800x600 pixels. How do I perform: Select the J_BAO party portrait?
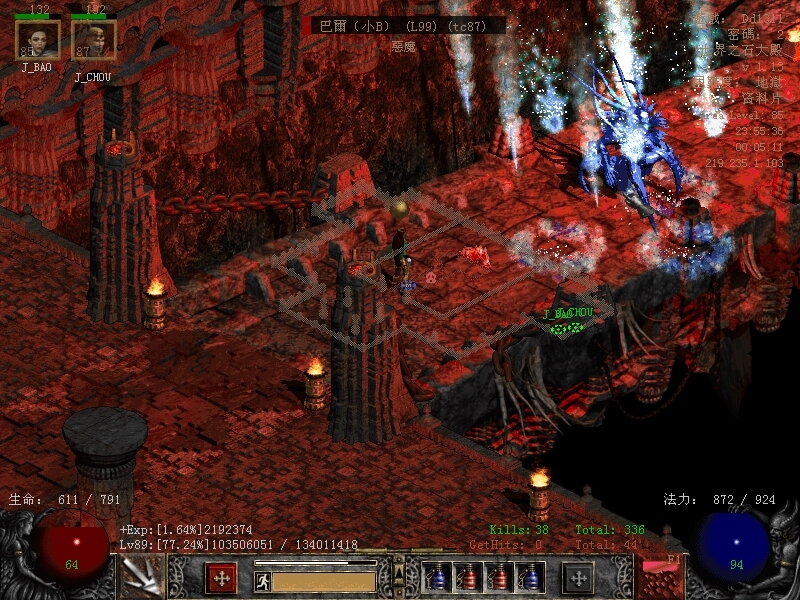pos(38,40)
